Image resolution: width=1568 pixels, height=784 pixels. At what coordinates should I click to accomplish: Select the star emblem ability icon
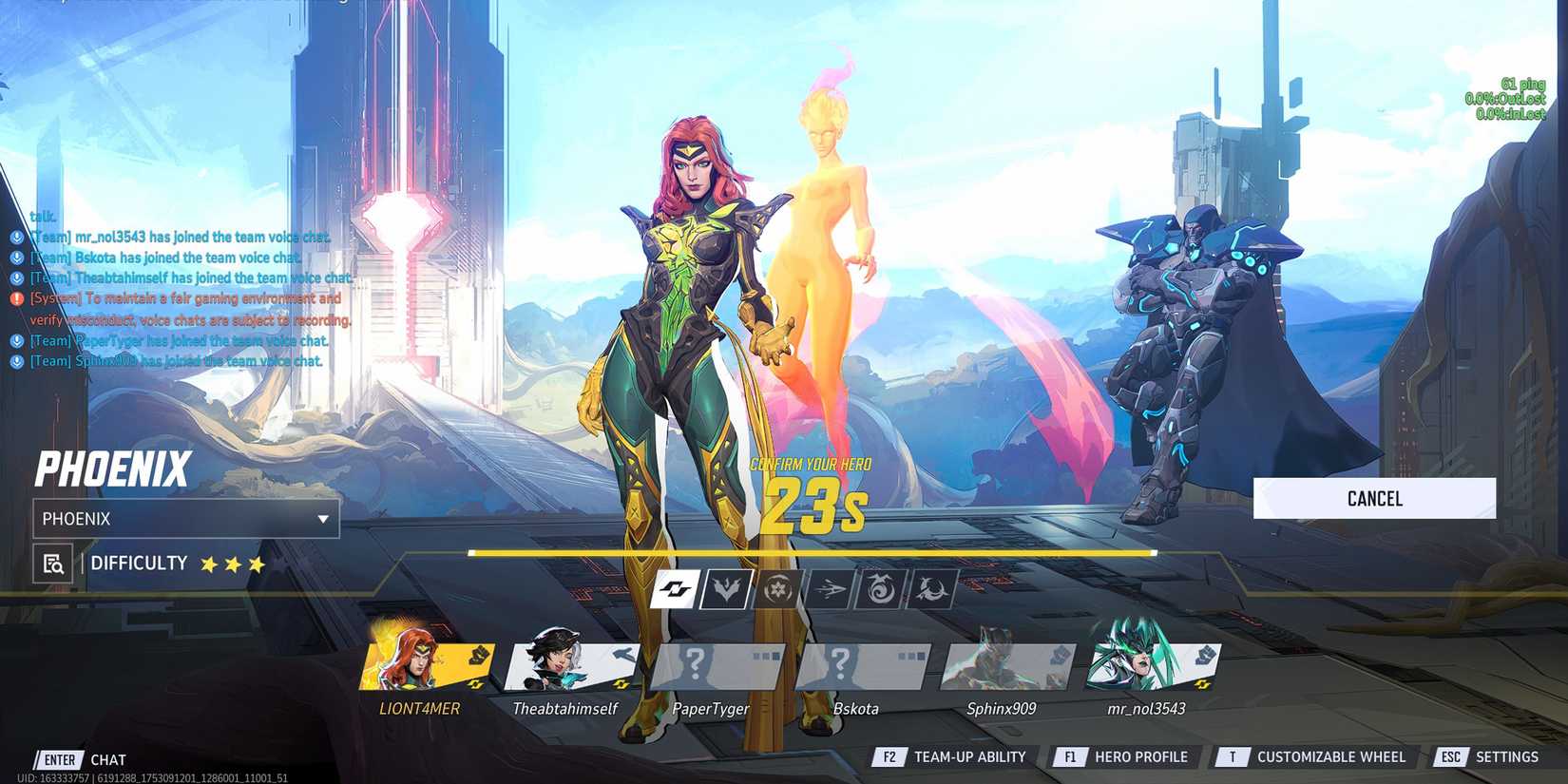777,589
